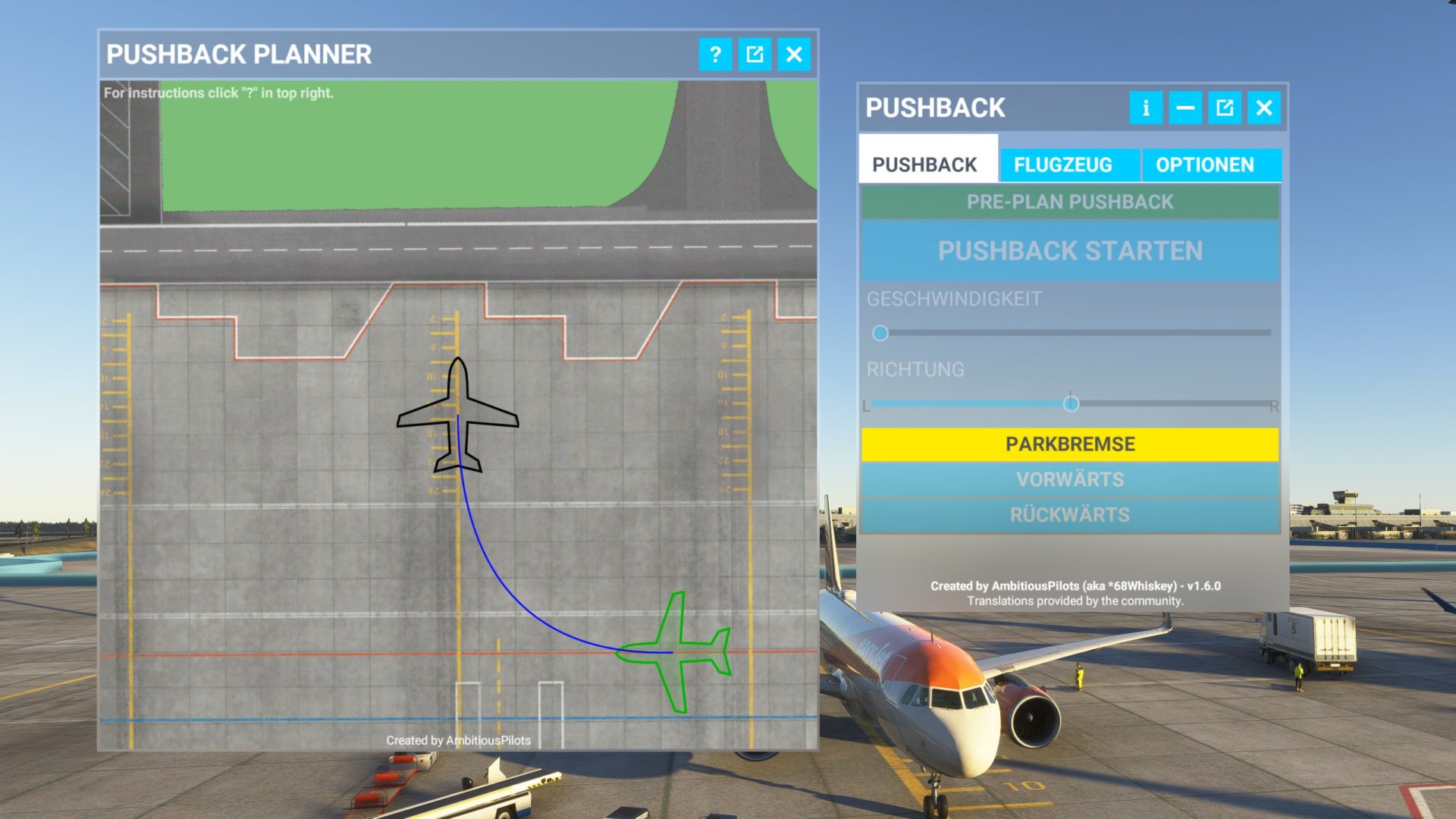Pop out the Pushback control window
Image resolution: width=1456 pixels, height=819 pixels.
[x=1224, y=108]
